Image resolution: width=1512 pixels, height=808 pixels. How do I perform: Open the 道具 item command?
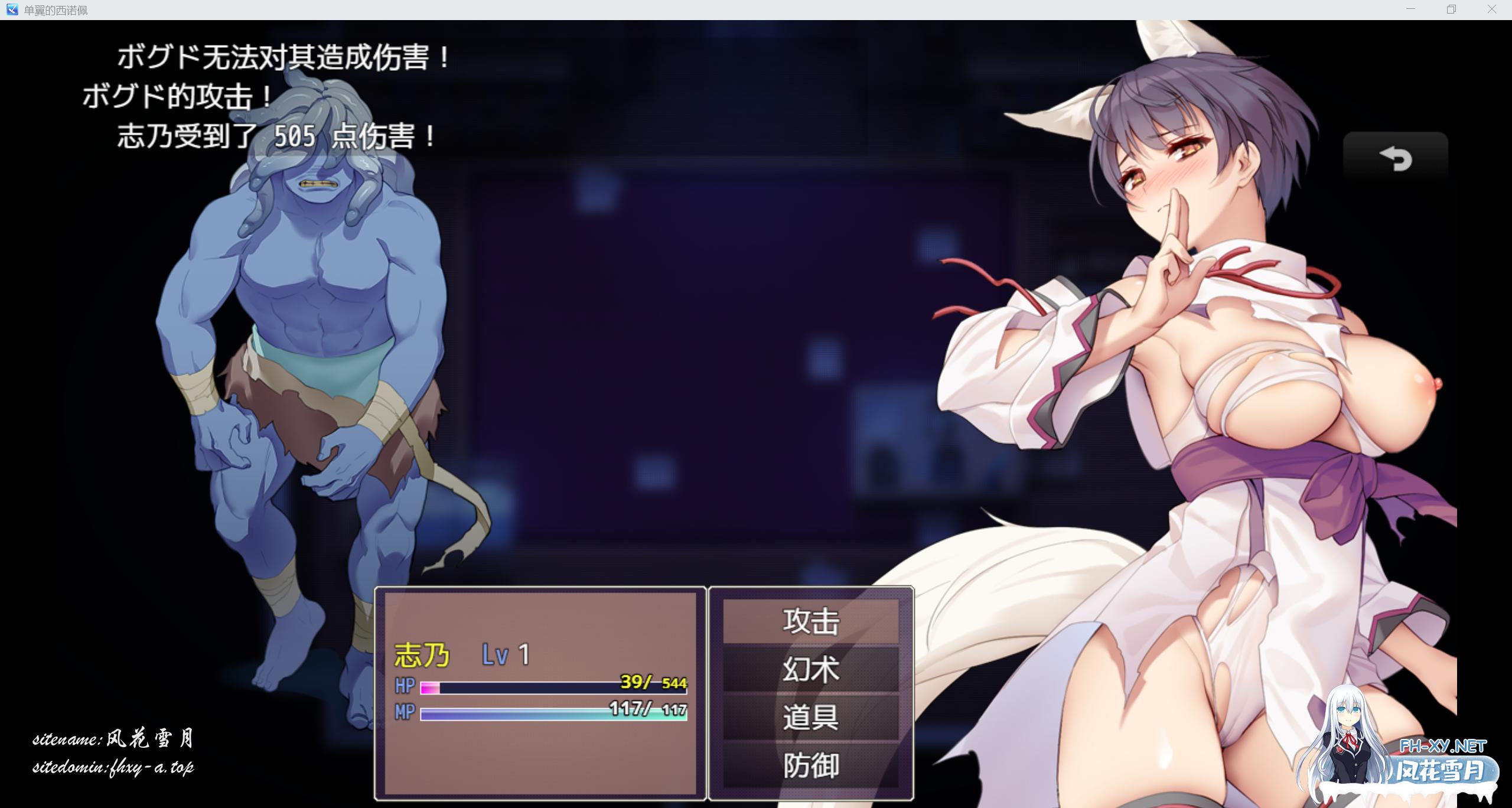pos(810,718)
